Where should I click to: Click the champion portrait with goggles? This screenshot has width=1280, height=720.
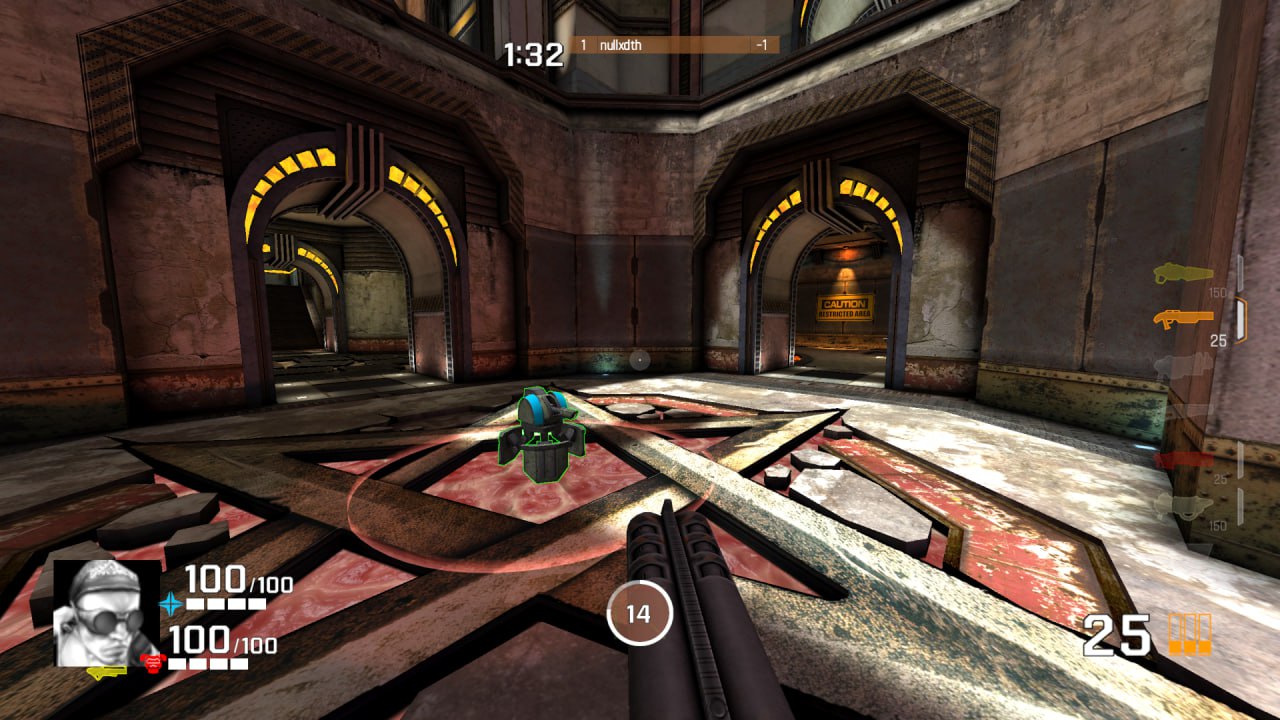(106, 612)
